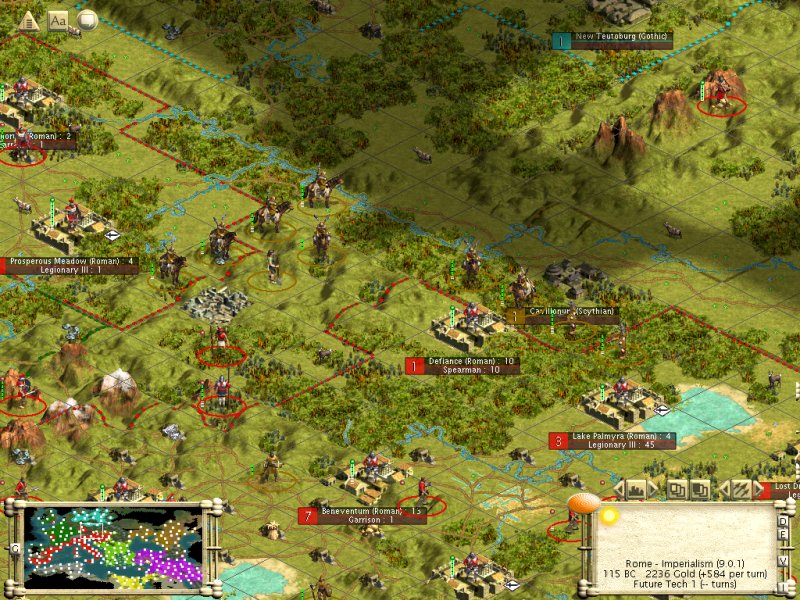Open the advisors round button
800x600 pixels.
click(x=88, y=18)
